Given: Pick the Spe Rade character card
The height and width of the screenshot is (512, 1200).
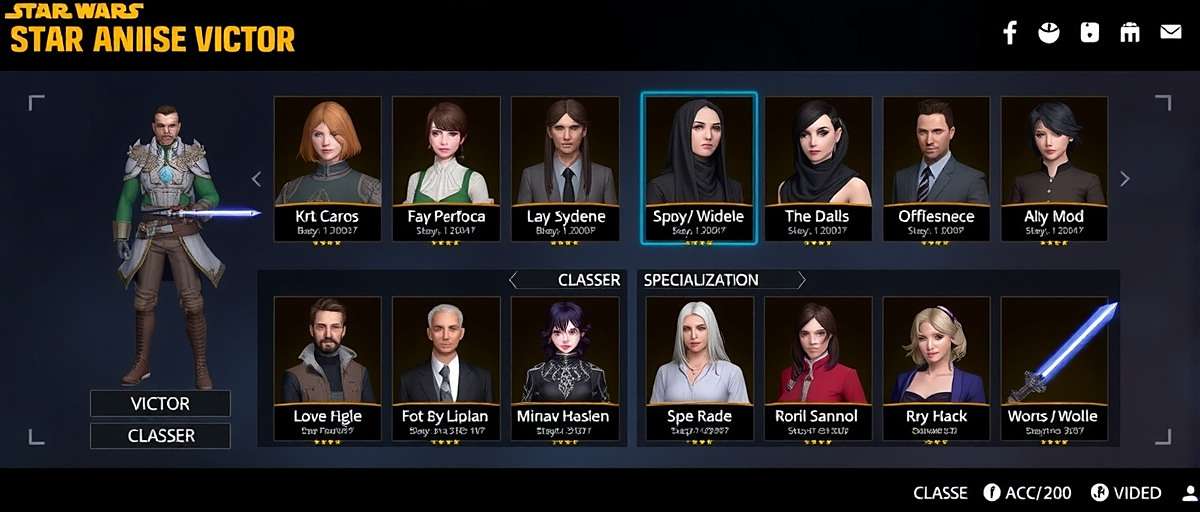Looking at the screenshot, I should pyautogui.click(x=699, y=368).
